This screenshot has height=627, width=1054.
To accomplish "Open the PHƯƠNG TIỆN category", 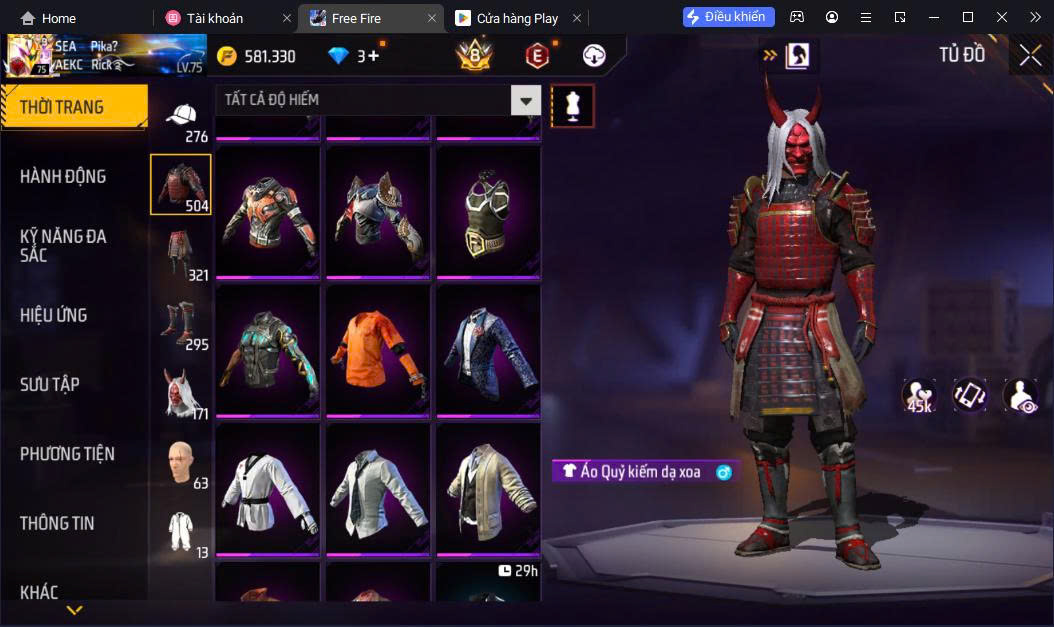I will click(x=67, y=454).
